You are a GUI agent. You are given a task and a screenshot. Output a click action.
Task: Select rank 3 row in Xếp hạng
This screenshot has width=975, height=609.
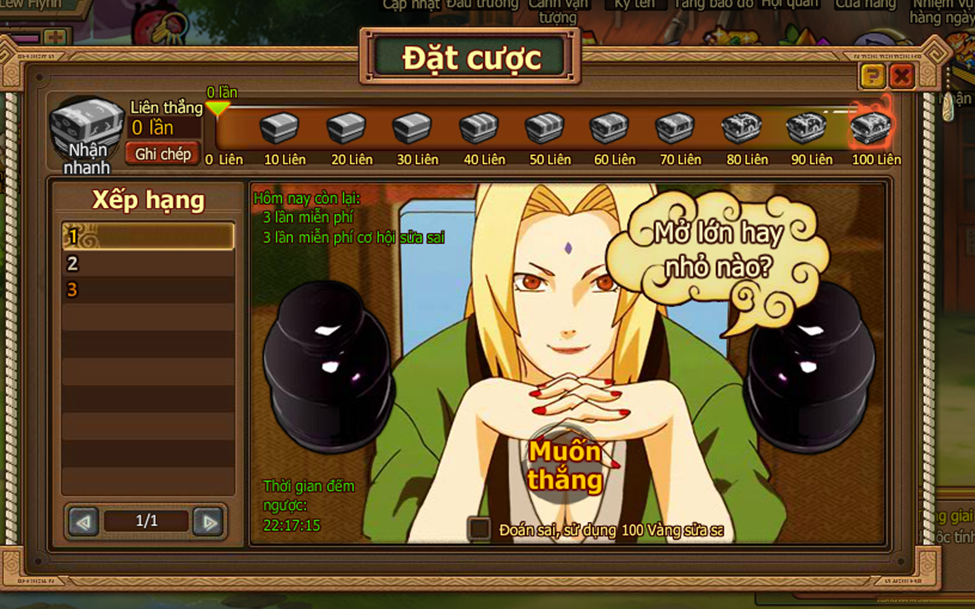pos(148,290)
